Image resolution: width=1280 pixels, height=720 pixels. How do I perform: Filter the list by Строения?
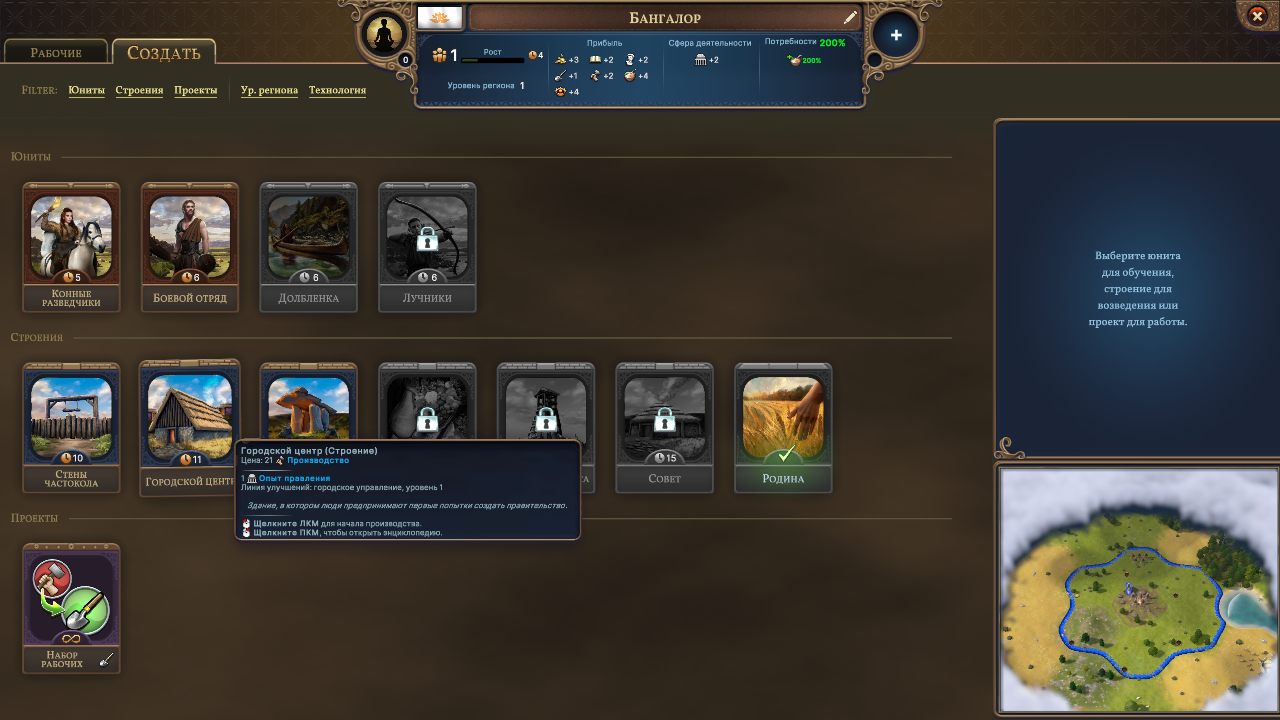coord(139,90)
